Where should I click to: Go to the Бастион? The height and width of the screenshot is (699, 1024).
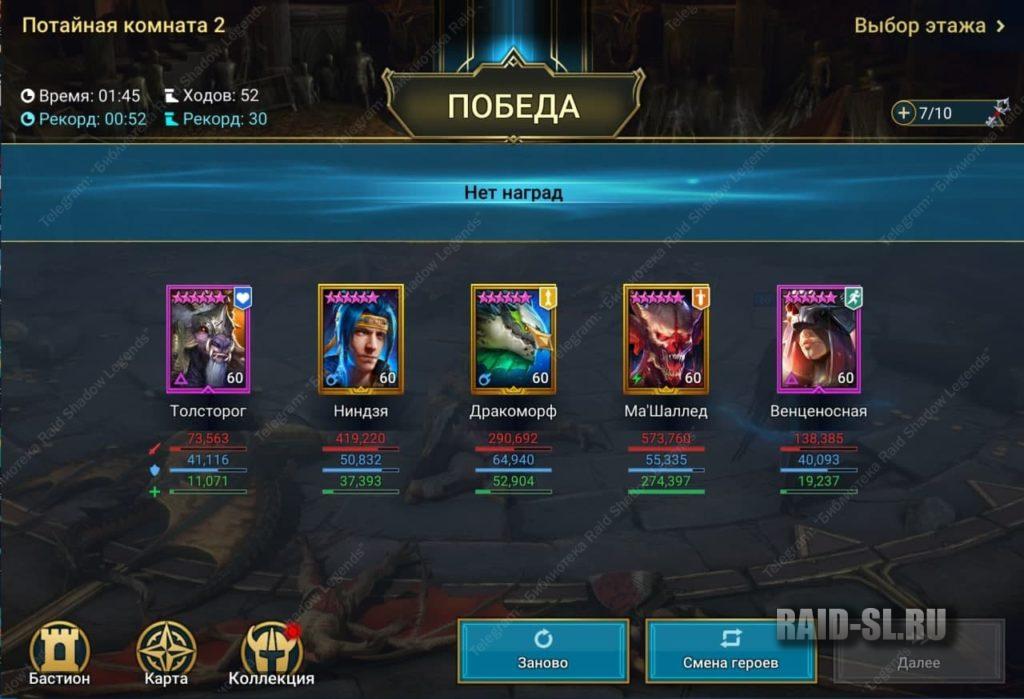pos(59,654)
